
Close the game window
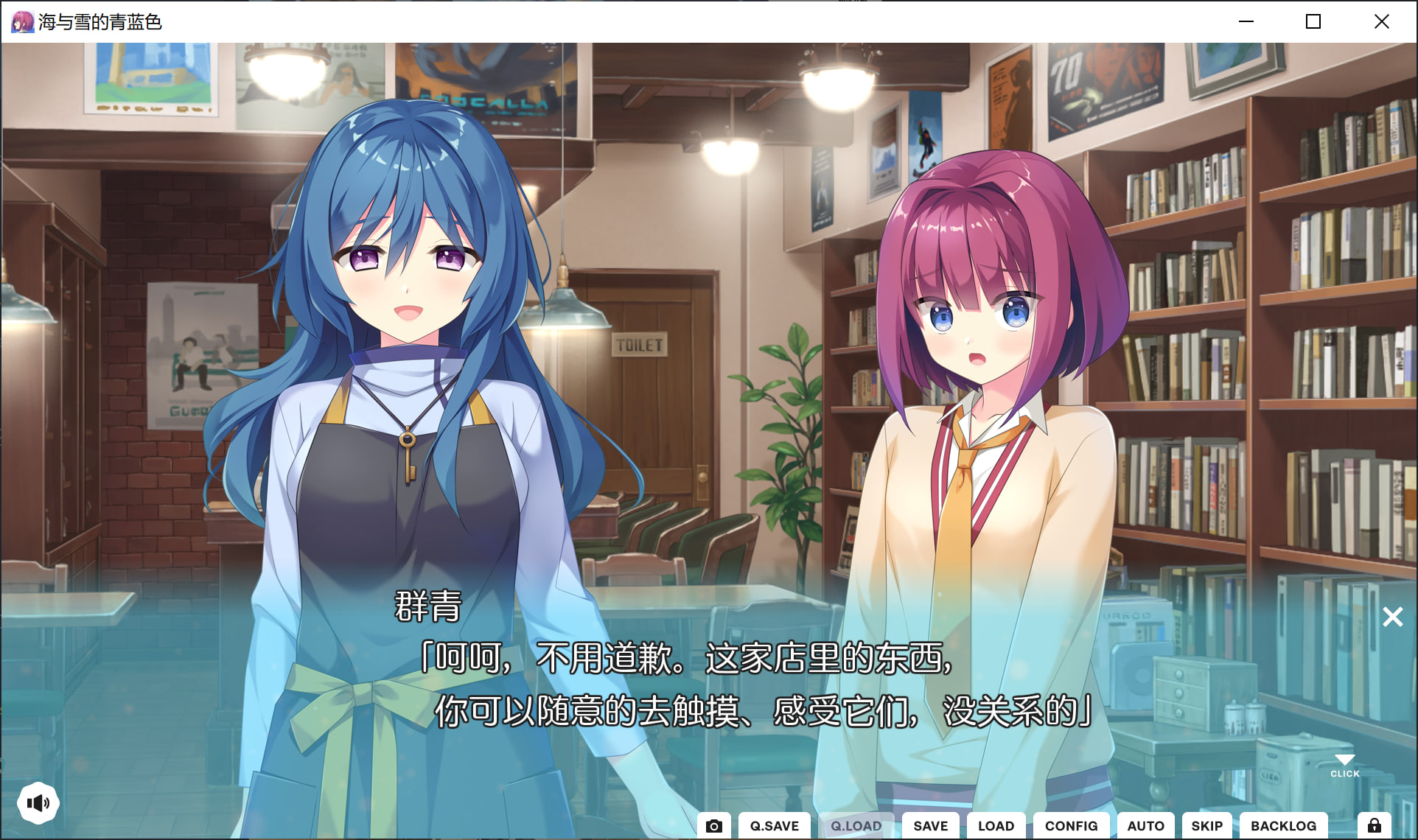click(1381, 21)
